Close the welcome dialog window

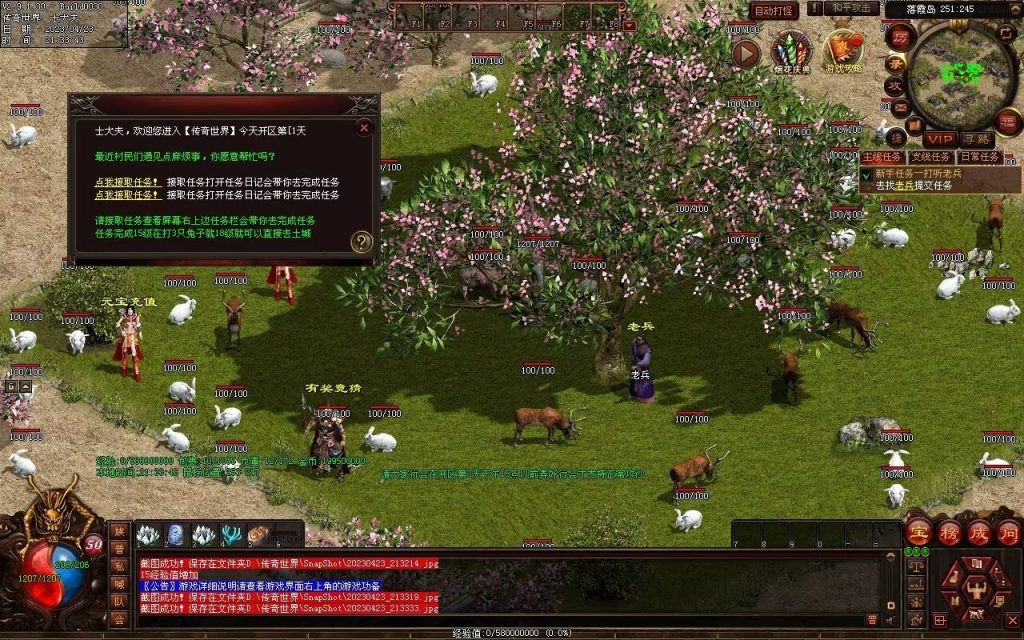click(x=364, y=127)
